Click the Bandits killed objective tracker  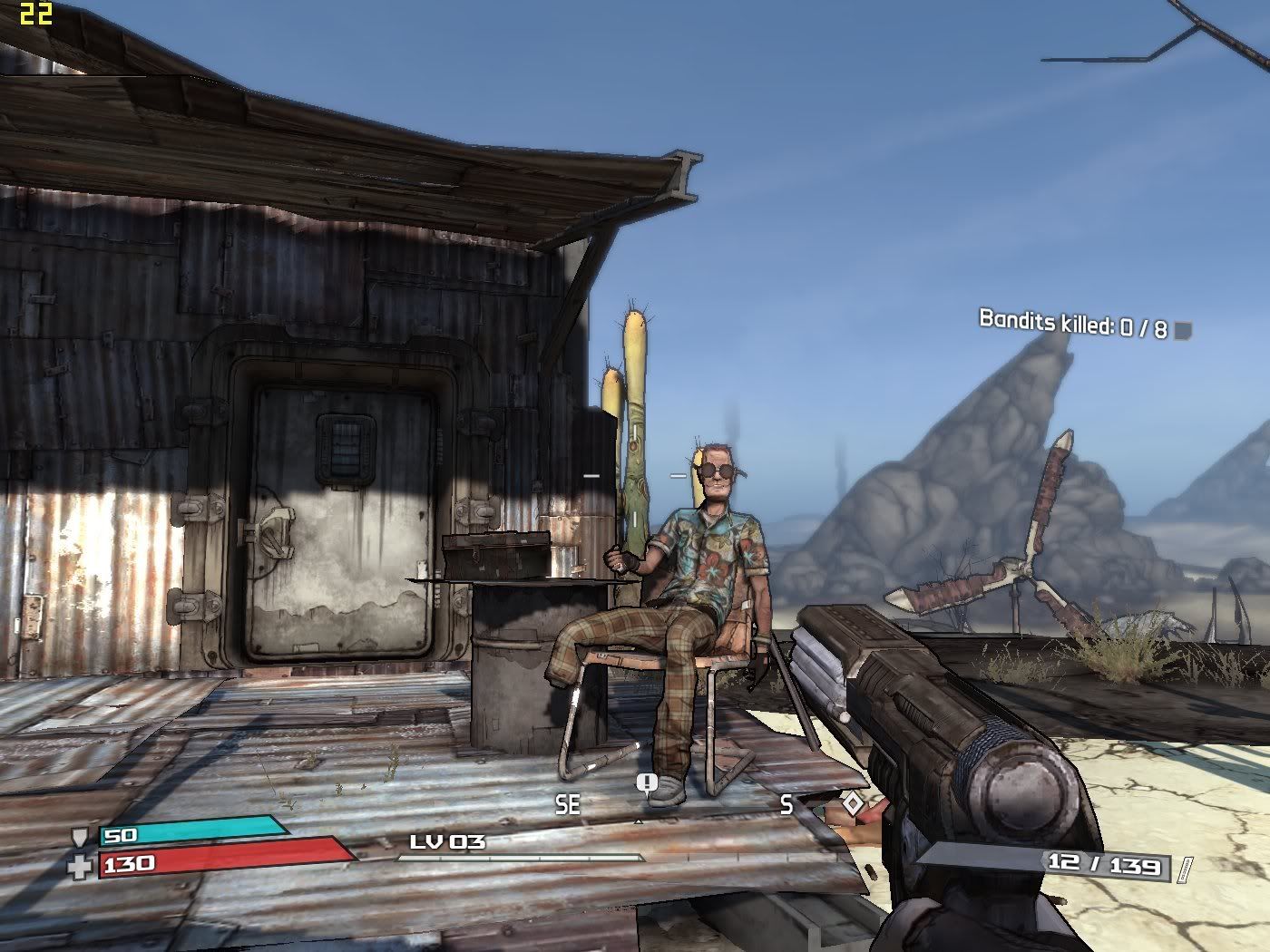[x=1072, y=324]
